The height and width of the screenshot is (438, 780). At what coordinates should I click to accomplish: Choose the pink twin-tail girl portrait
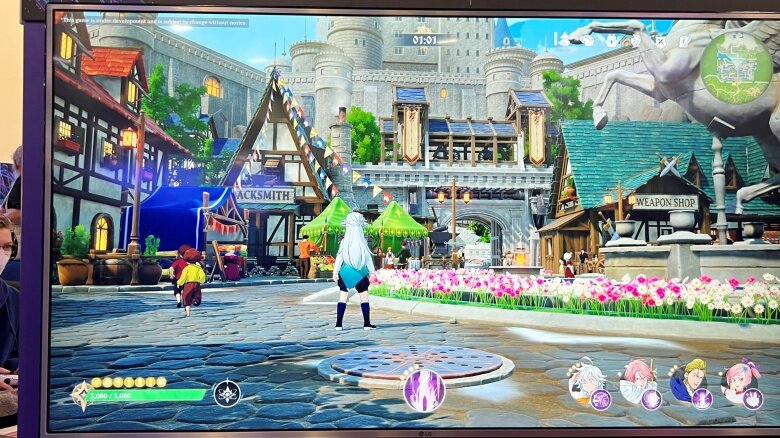pos(740,381)
